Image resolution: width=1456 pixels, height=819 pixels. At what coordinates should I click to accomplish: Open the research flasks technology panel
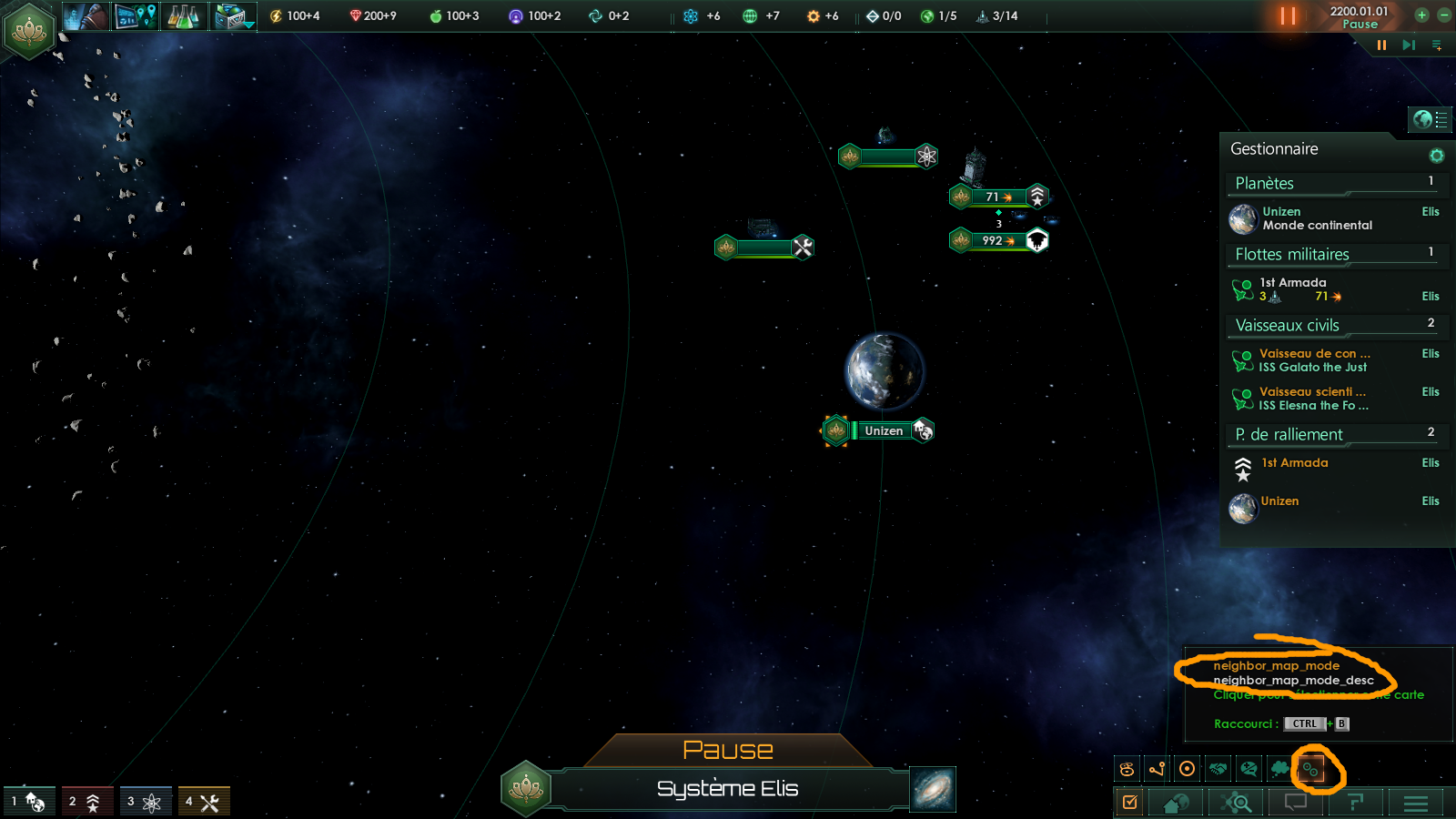point(183,16)
